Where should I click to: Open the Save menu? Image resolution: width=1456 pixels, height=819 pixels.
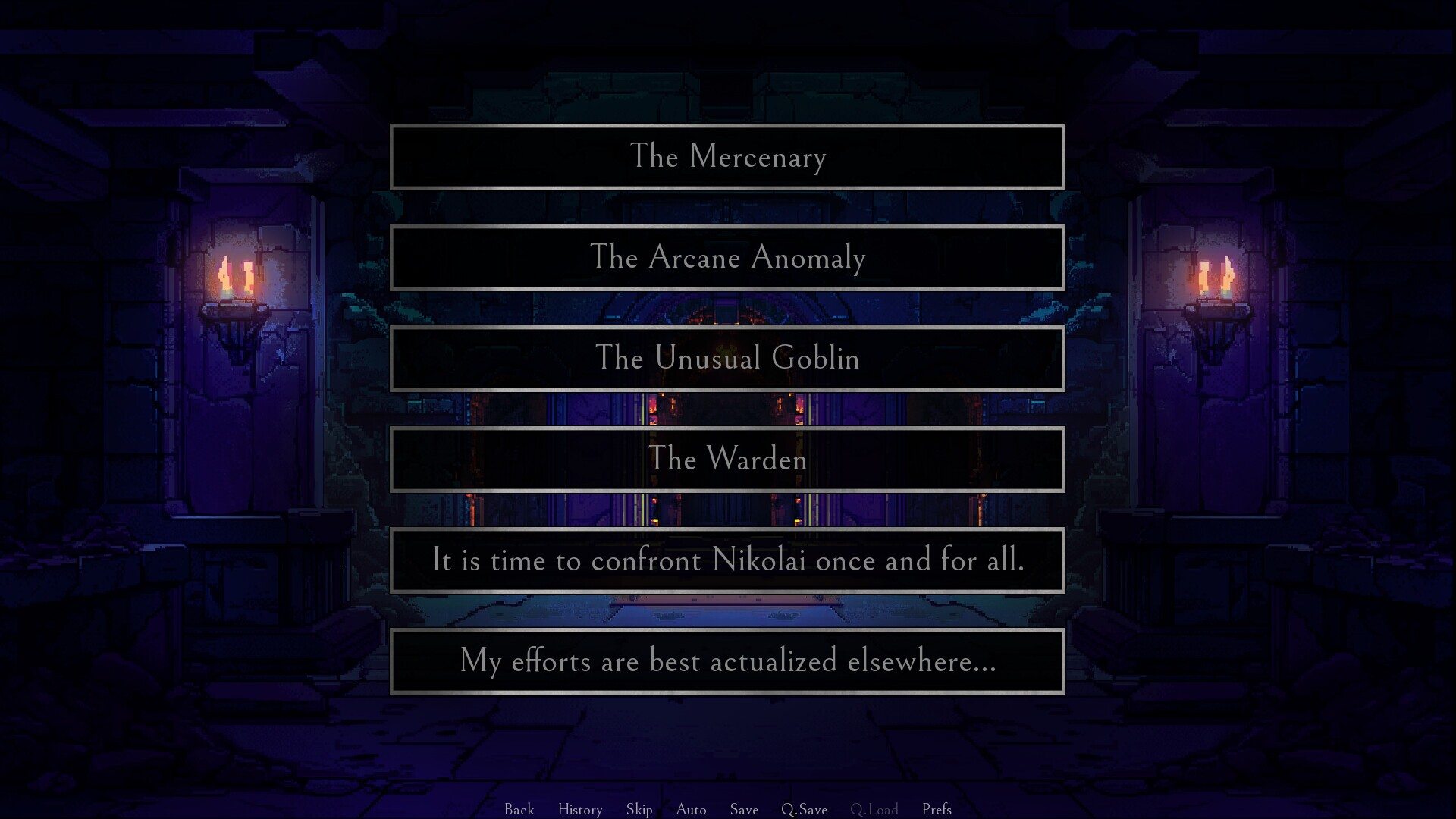744,809
